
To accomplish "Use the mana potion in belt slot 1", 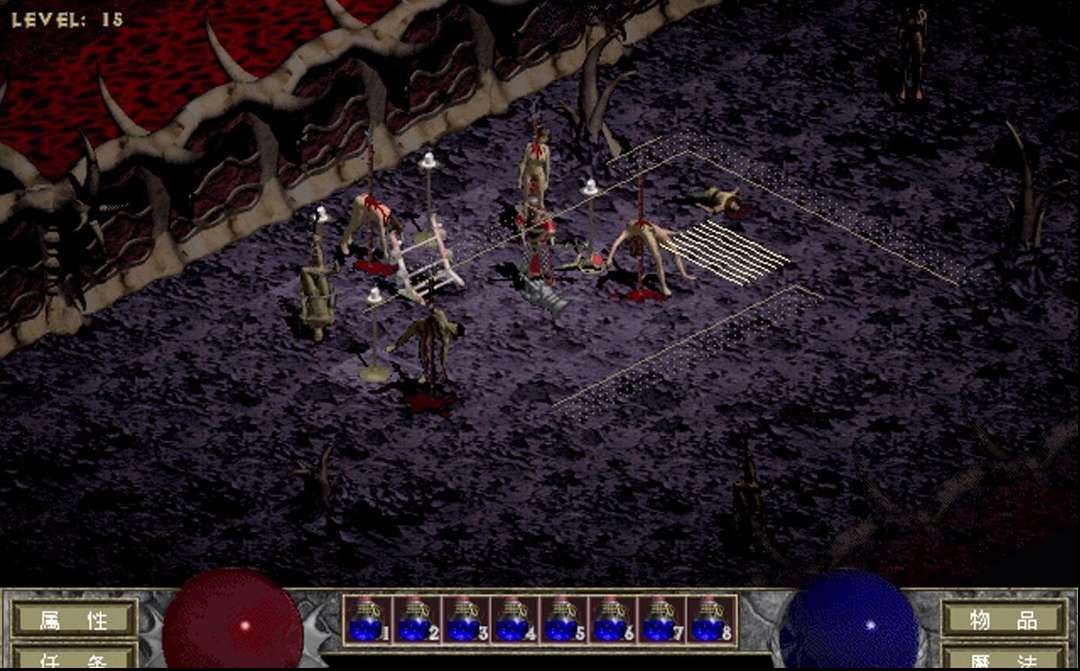I will (x=366, y=619).
